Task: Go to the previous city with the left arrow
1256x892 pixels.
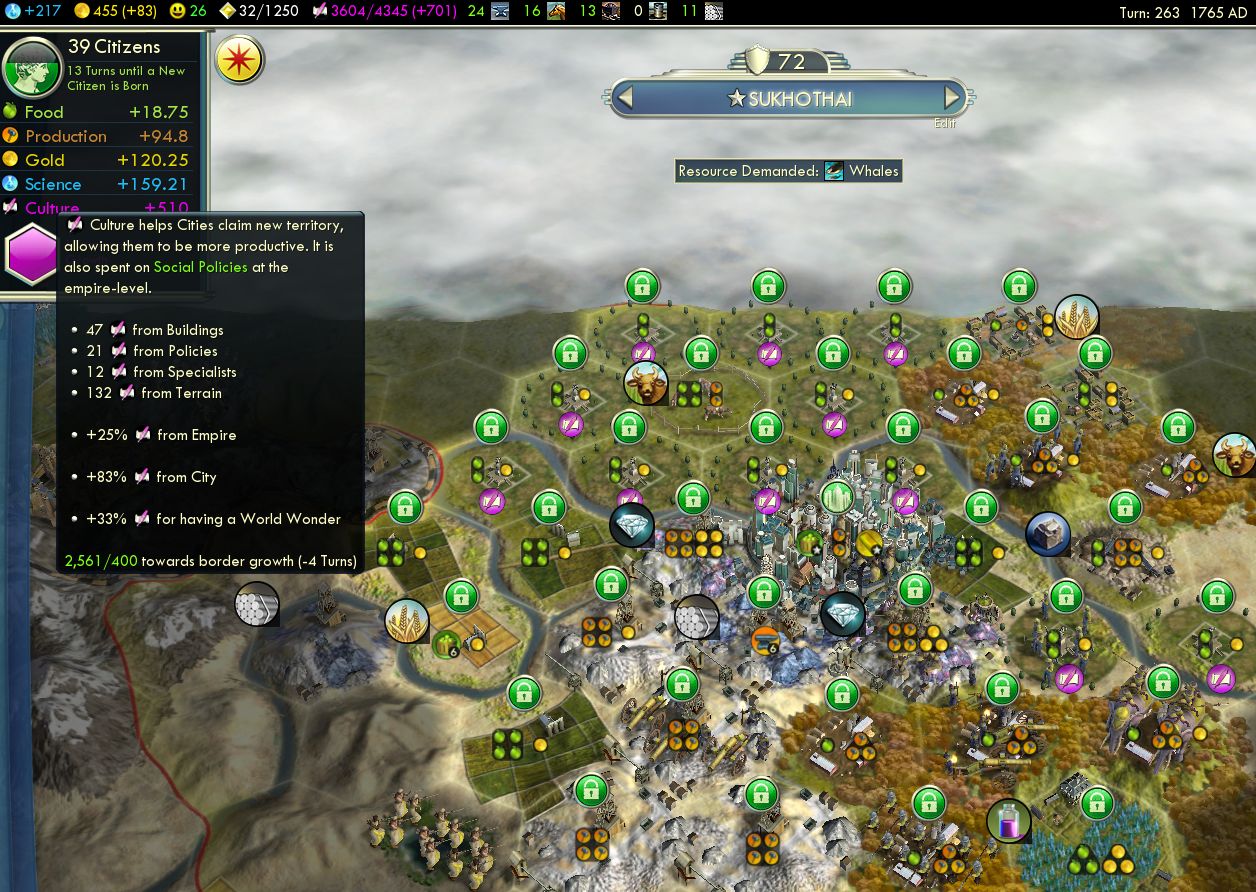Action: click(625, 98)
